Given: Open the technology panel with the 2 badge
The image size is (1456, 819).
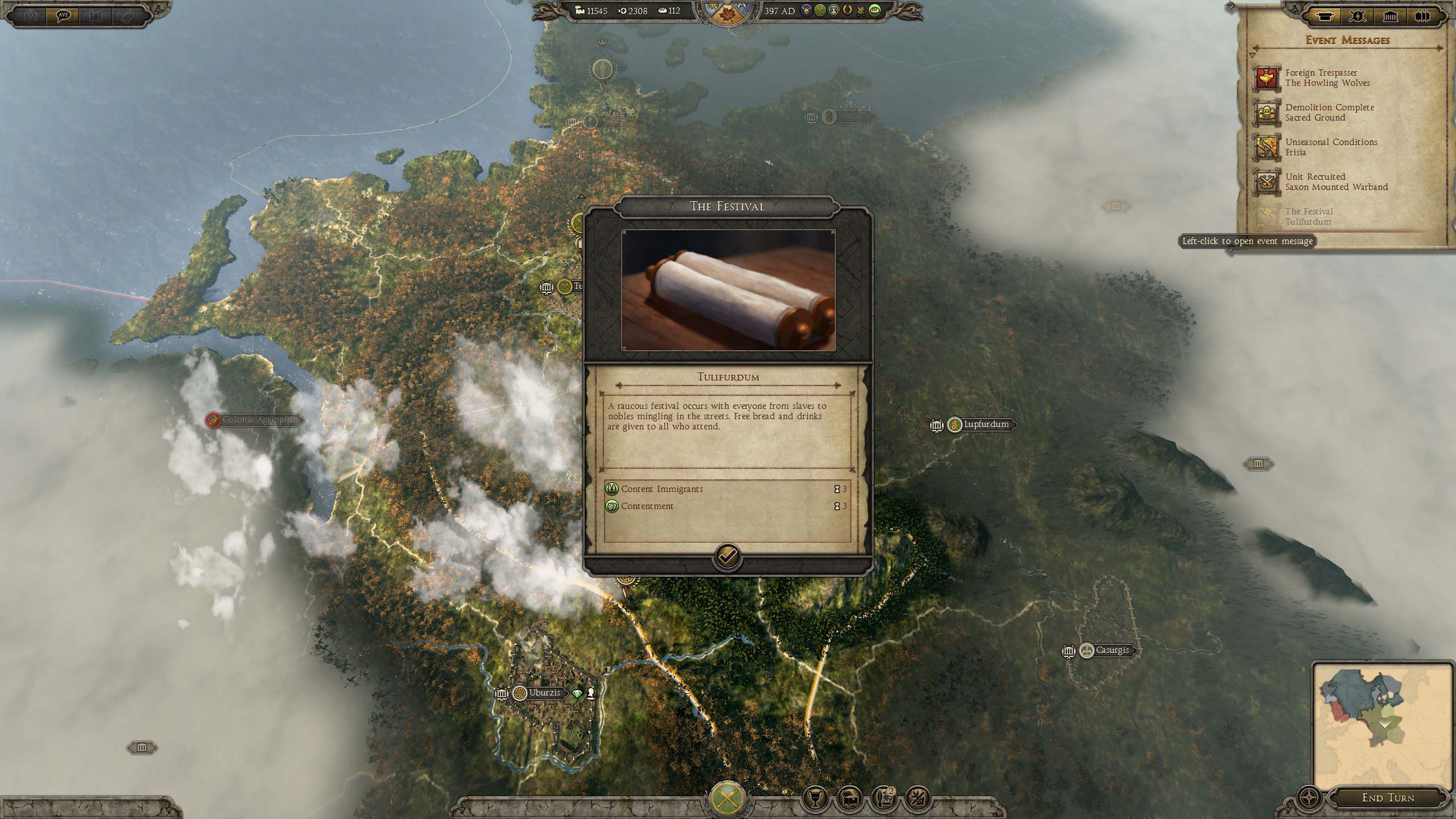Looking at the screenshot, I should pos(883,797).
